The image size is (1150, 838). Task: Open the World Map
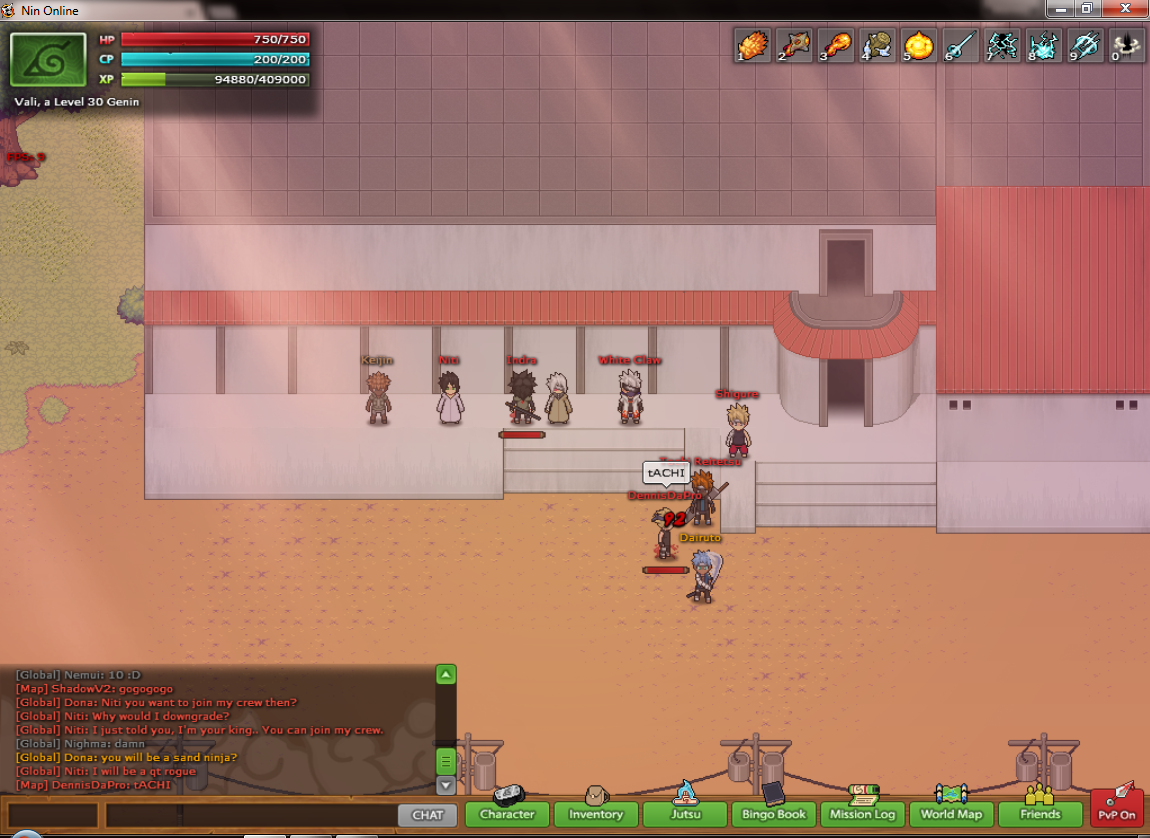pyautogui.click(x=952, y=814)
